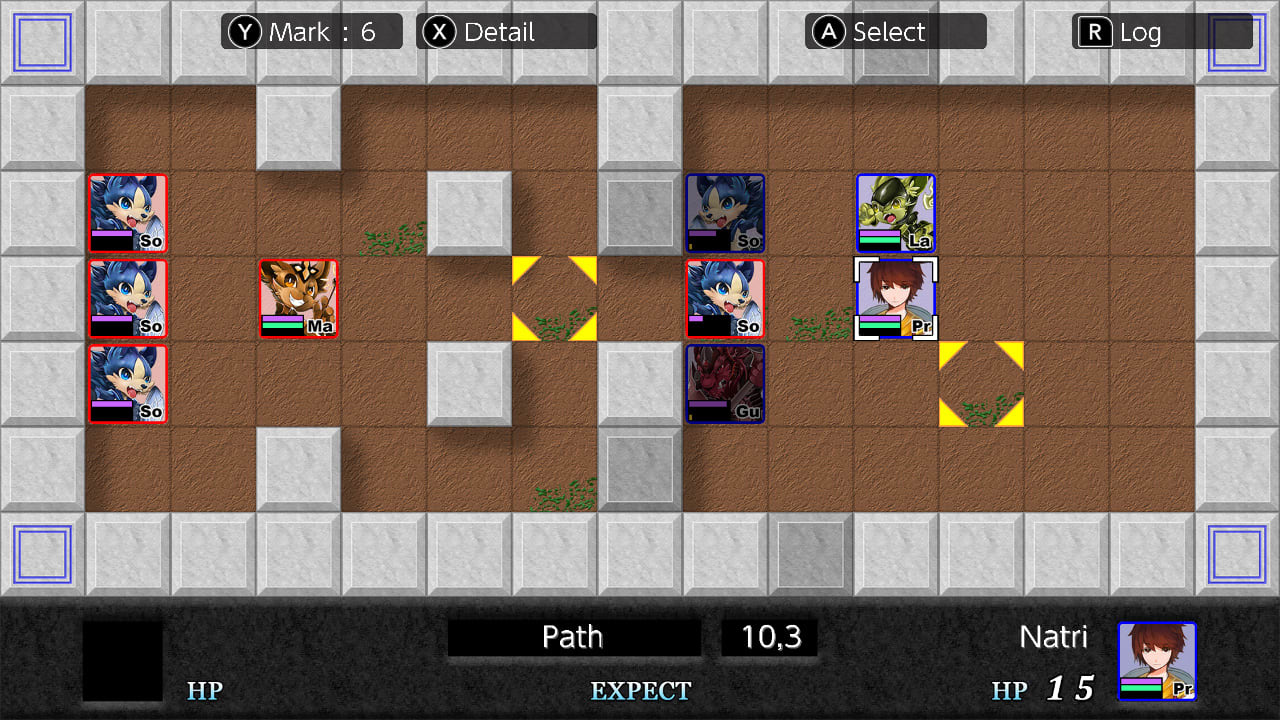The width and height of the screenshot is (1280, 720).
Task: Select the topmost So wolf unit on the left
Action: (127, 213)
